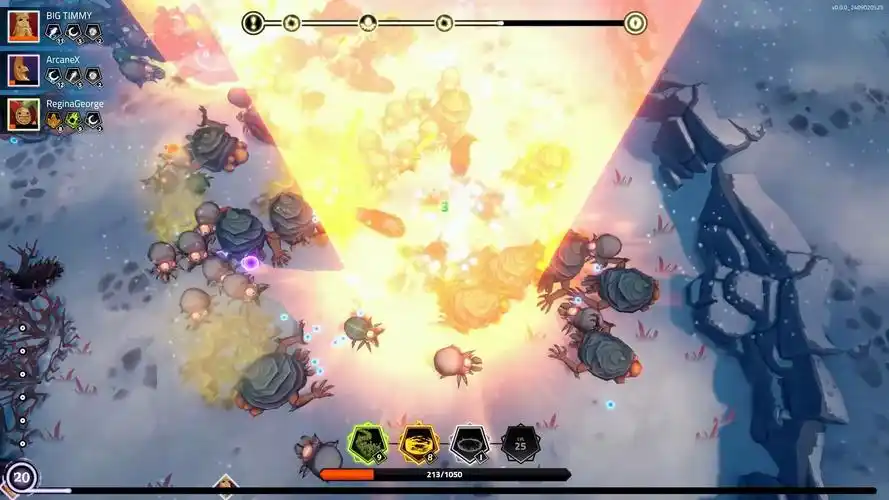Activate the yellow swirl ability

tap(418, 443)
